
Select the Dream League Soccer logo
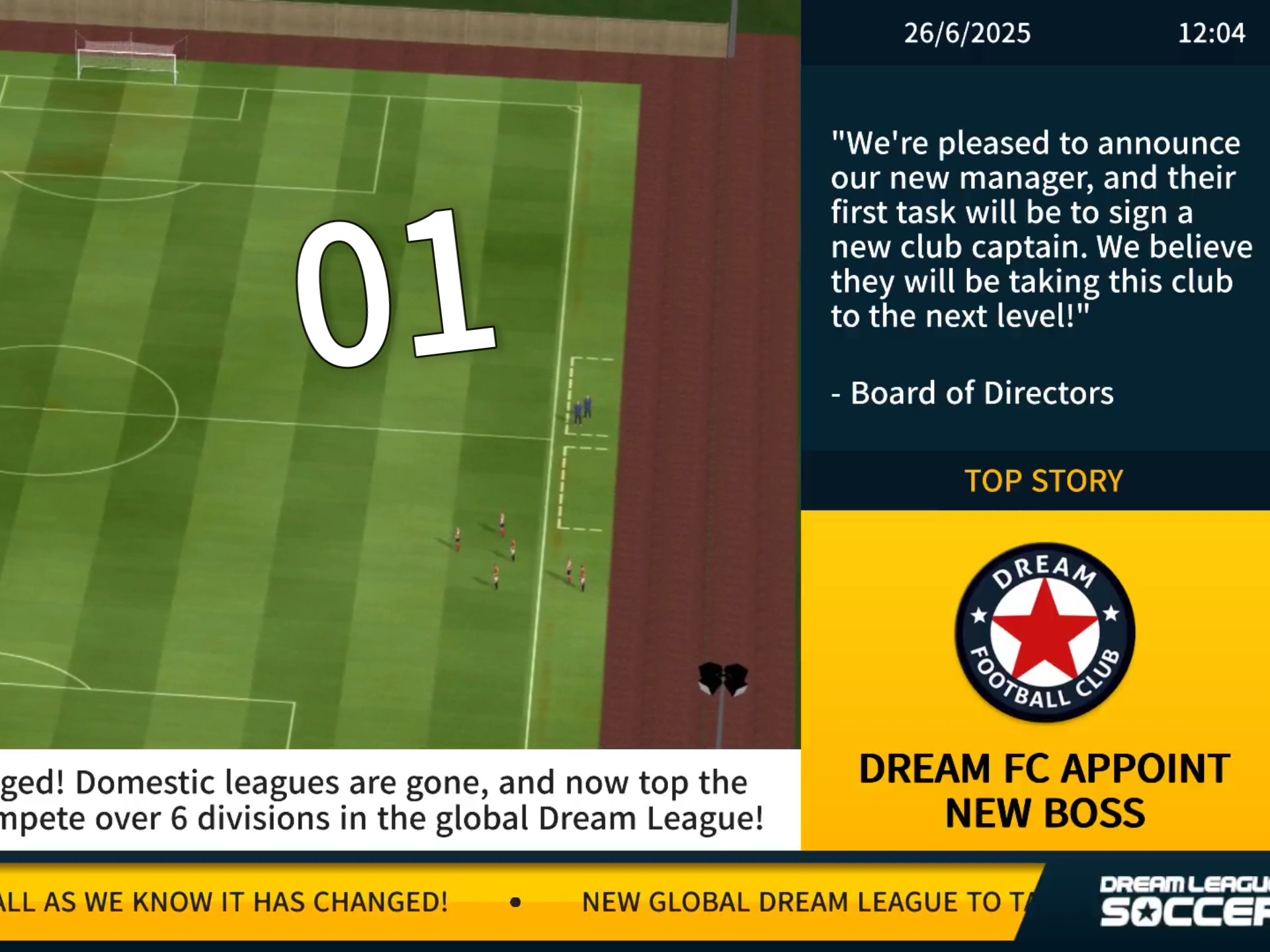pyautogui.click(x=1184, y=902)
